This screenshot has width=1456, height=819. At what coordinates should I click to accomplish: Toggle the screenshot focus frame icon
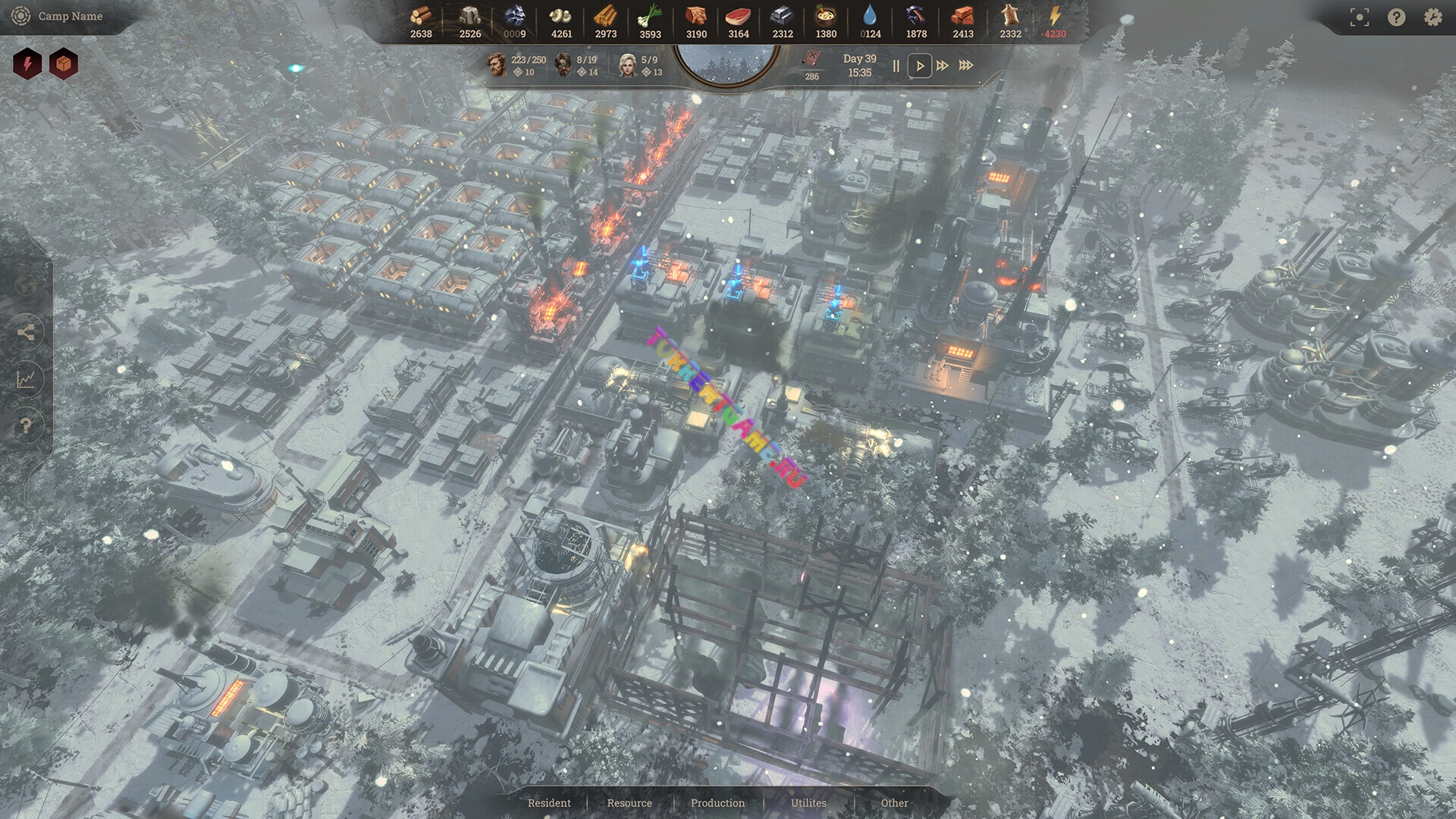pyautogui.click(x=1360, y=17)
